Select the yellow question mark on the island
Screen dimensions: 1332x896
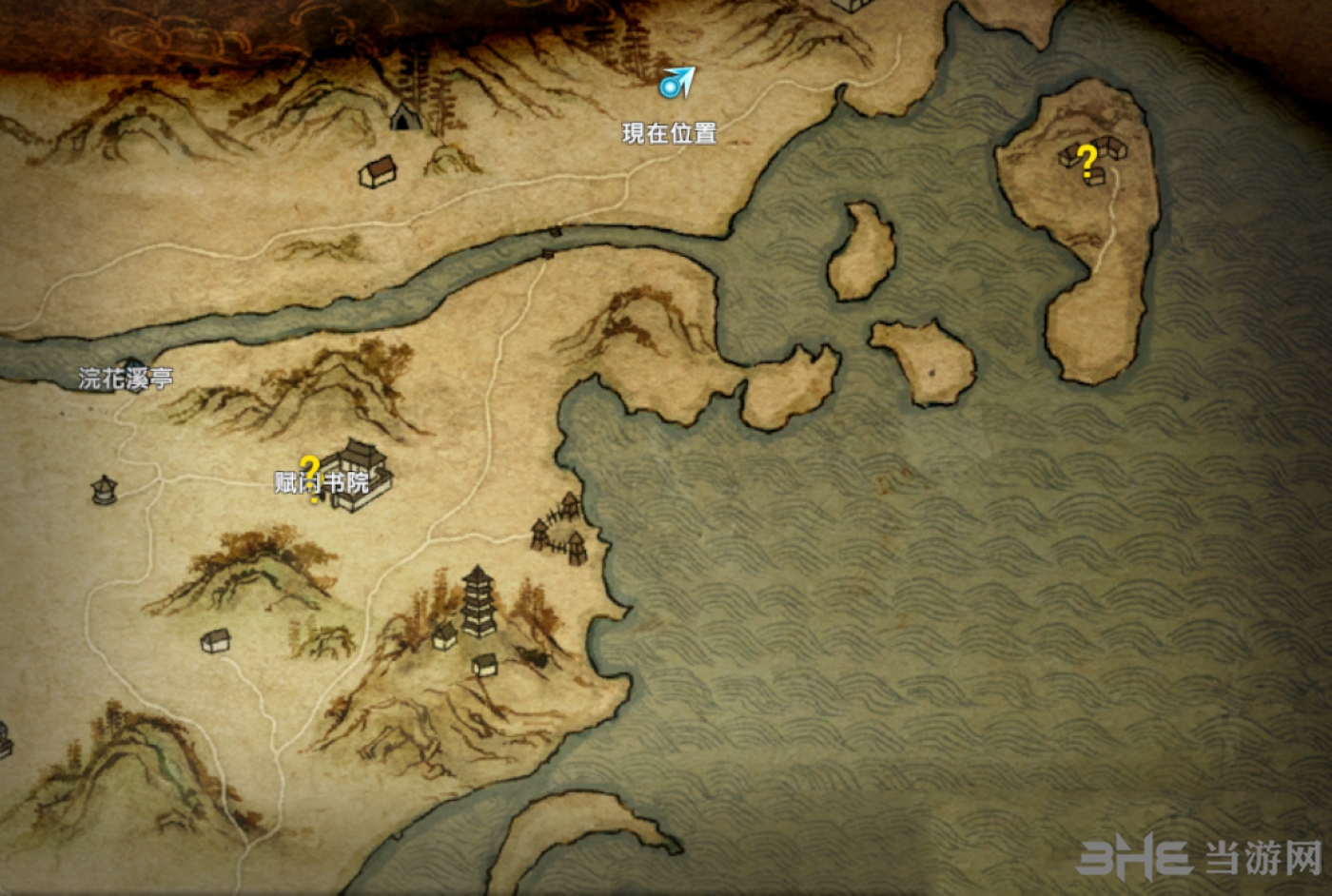coord(1086,161)
